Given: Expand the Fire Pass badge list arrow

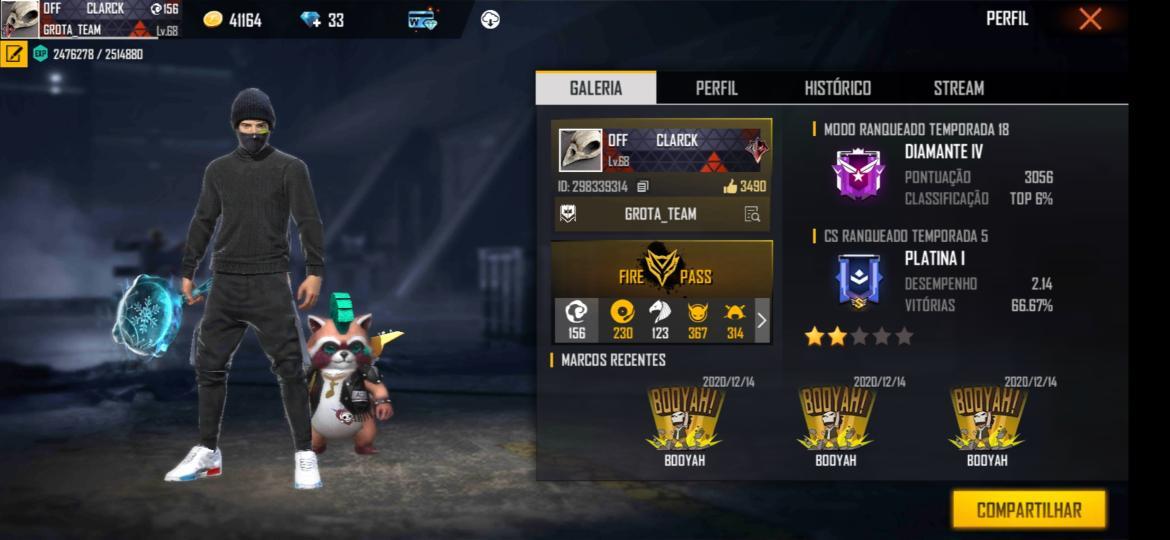Looking at the screenshot, I should click(x=761, y=320).
